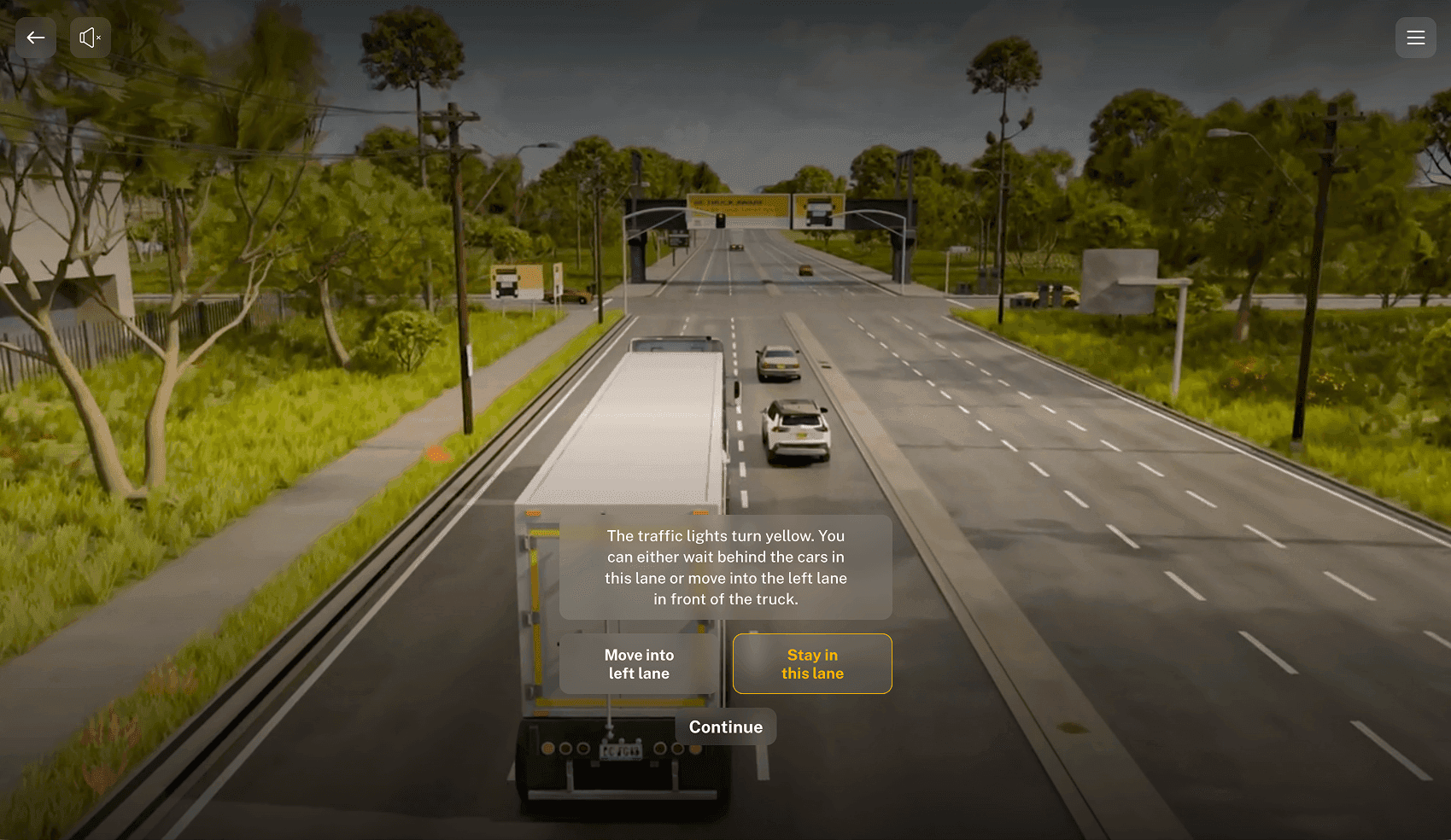Choose "Move into left lane"
The height and width of the screenshot is (840, 1451).
639,664
